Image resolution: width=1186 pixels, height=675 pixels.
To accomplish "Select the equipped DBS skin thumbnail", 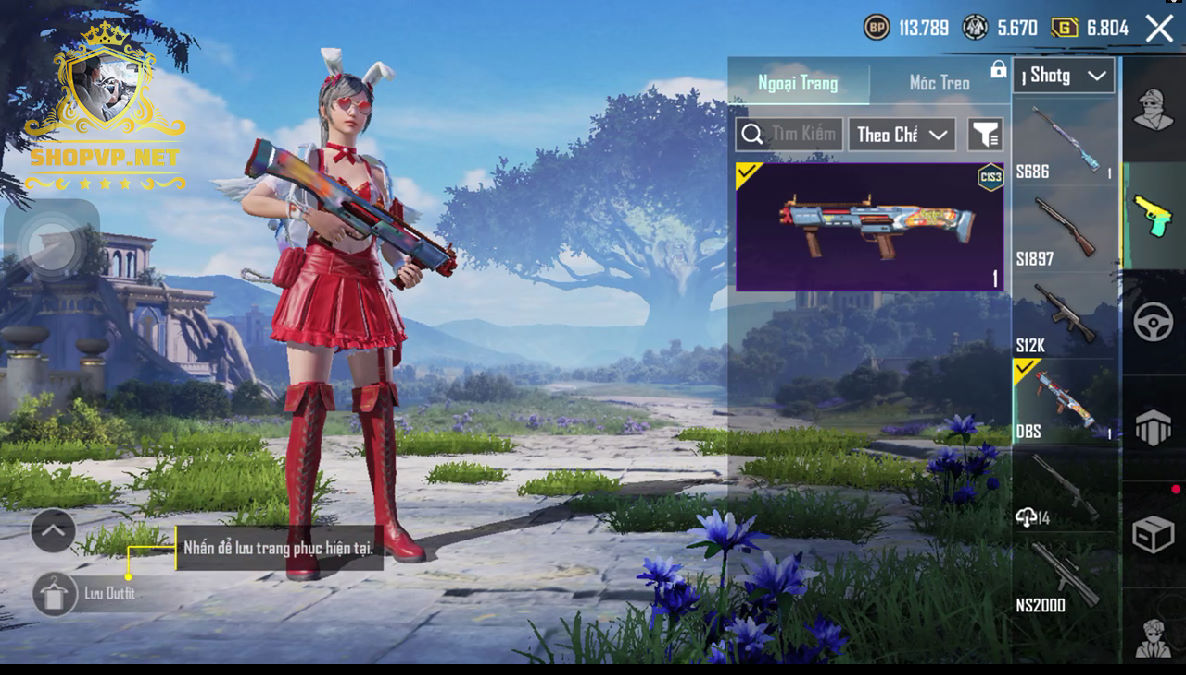I will pos(869,227).
